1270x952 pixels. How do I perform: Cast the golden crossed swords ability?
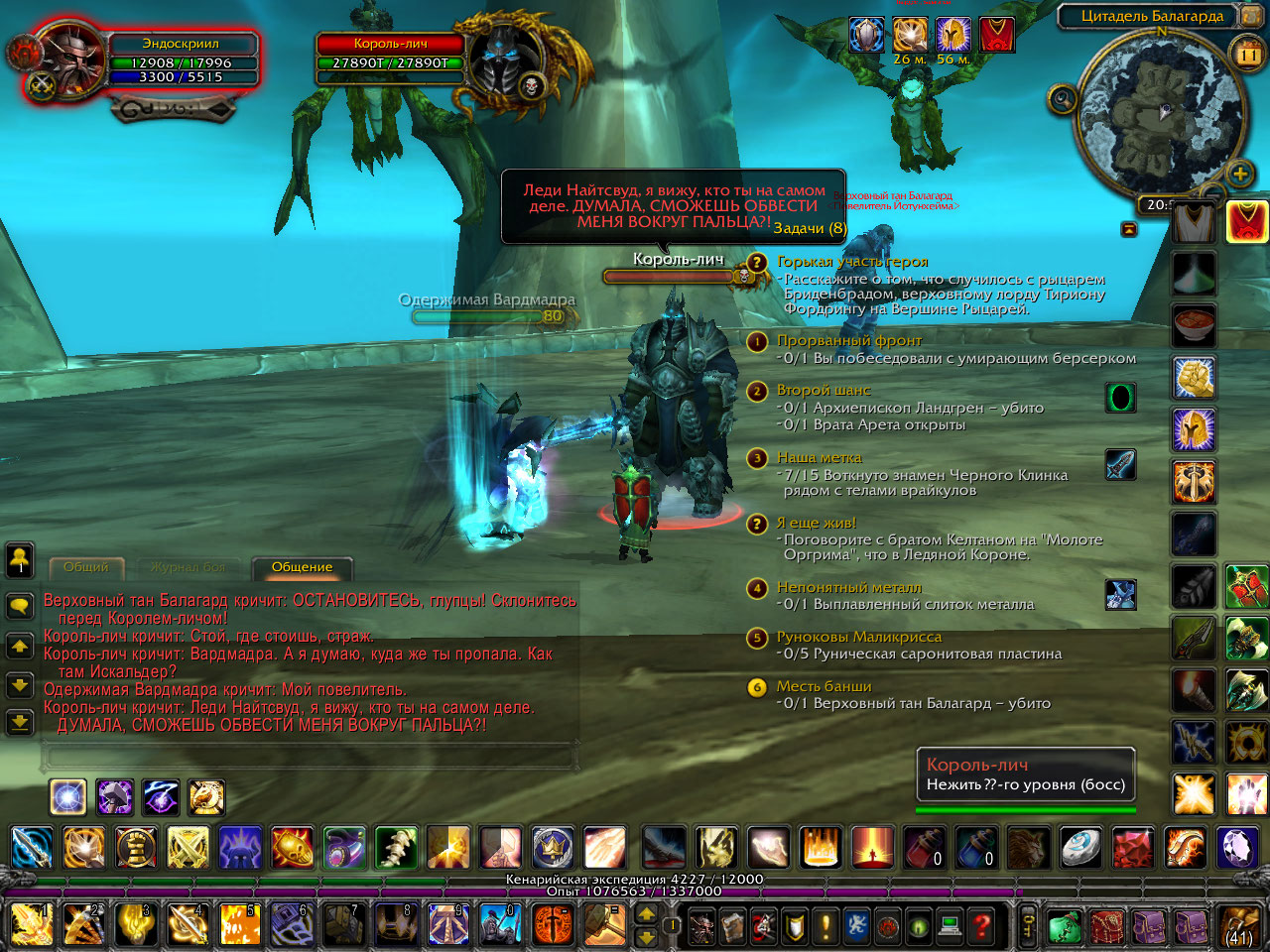click(x=188, y=848)
